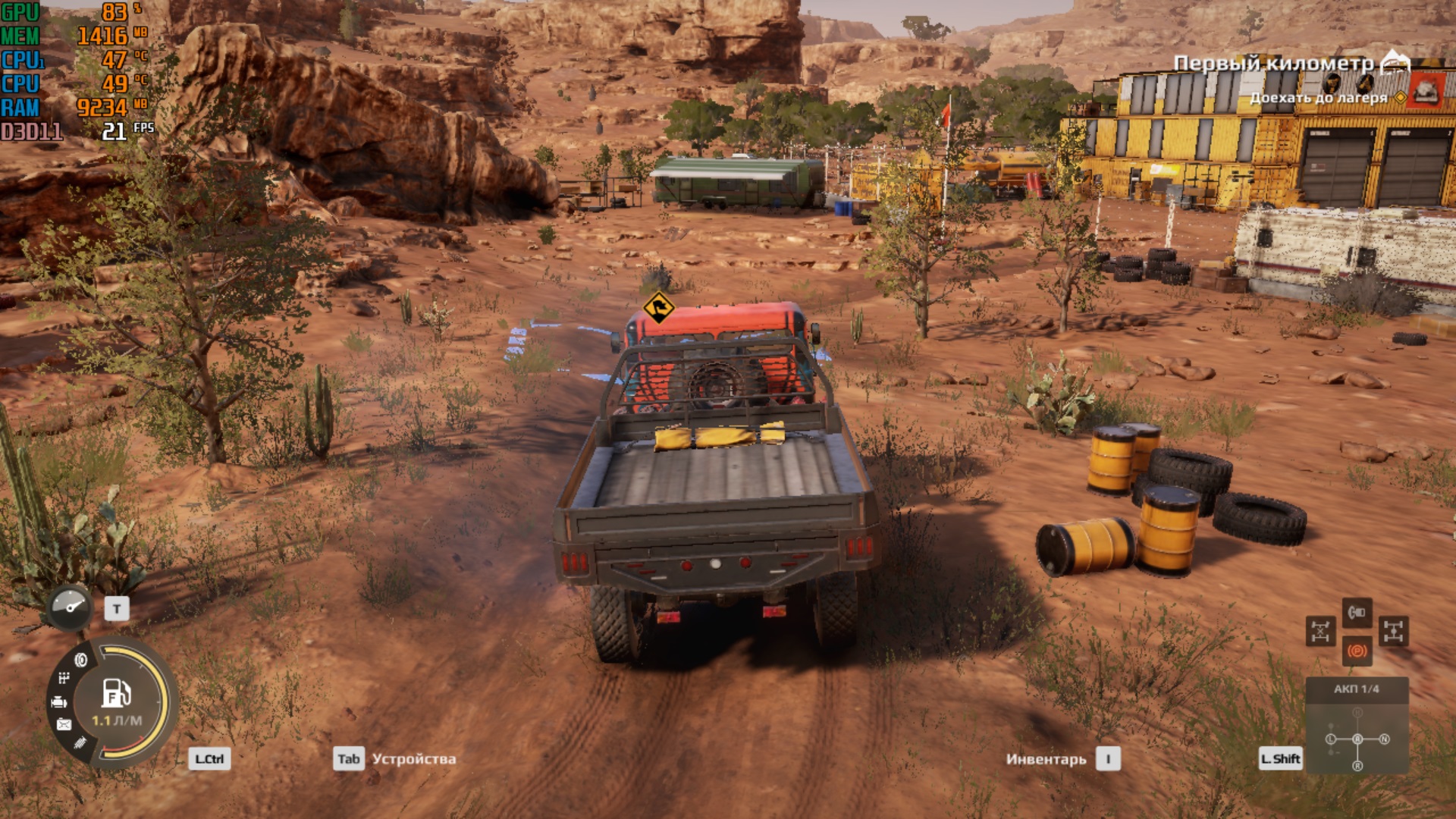The height and width of the screenshot is (819, 1456).
Task: Select the Доехать до лагеря objective
Action: (1318, 98)
